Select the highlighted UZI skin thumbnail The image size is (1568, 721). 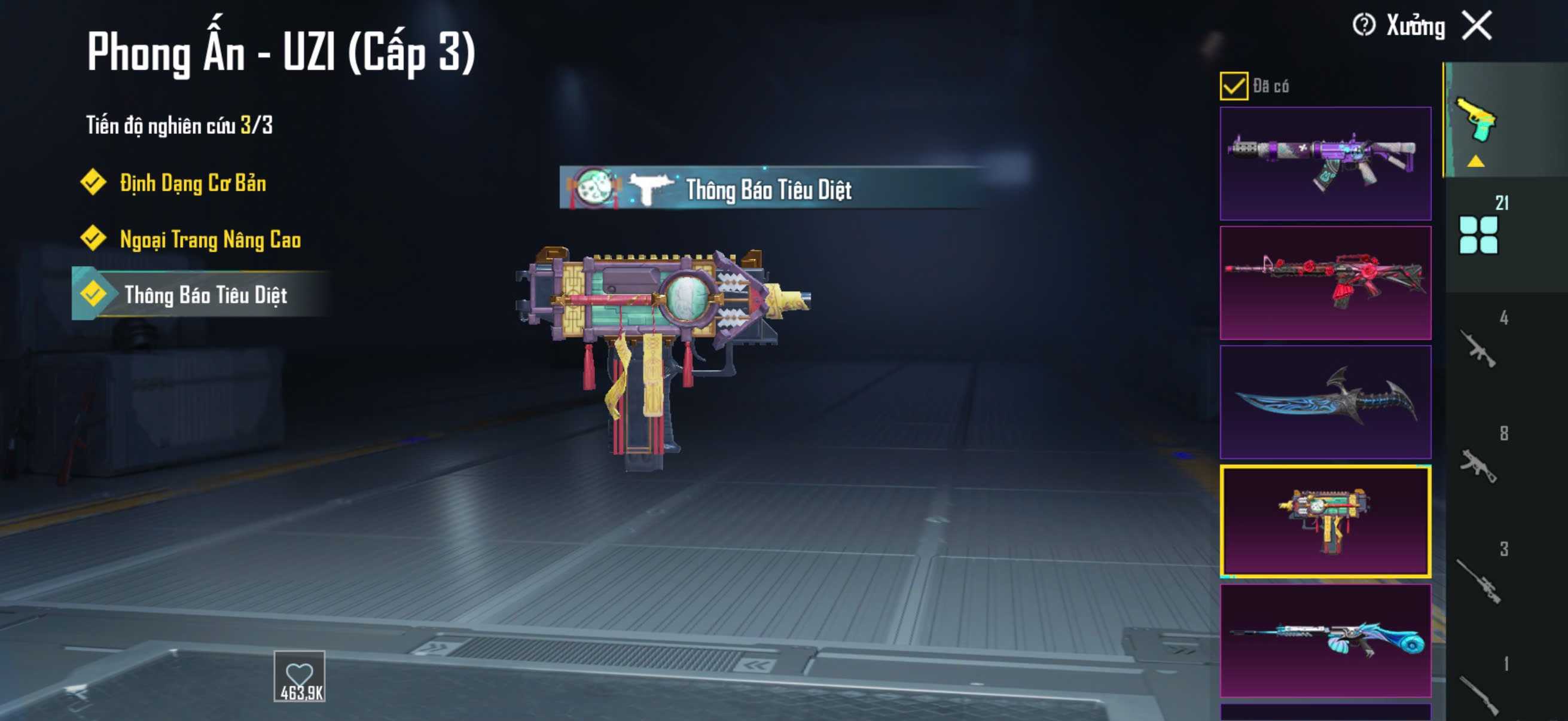(x=1325, y=521)
